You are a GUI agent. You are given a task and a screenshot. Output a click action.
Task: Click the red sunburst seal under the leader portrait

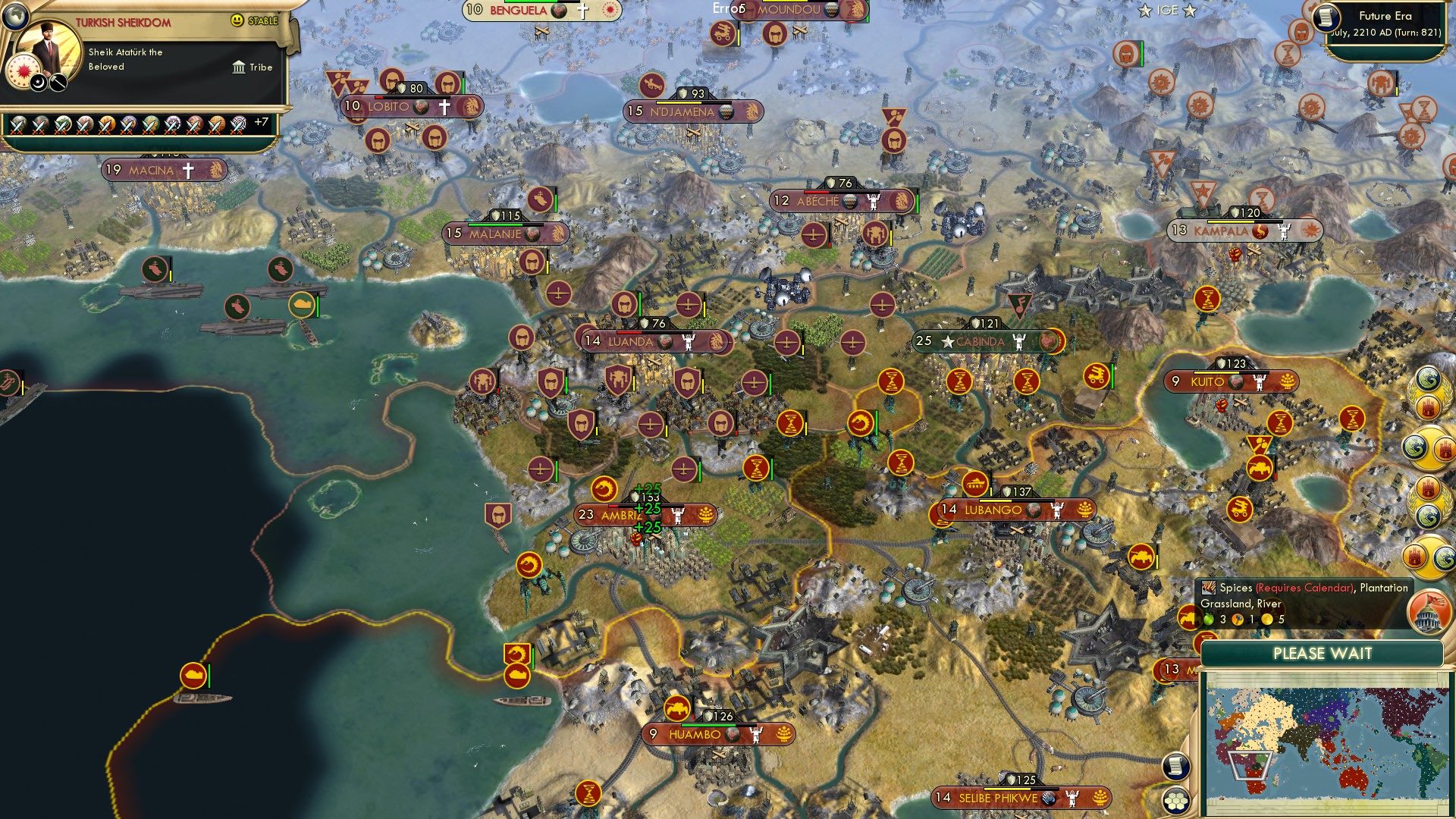tap(24, 71)
